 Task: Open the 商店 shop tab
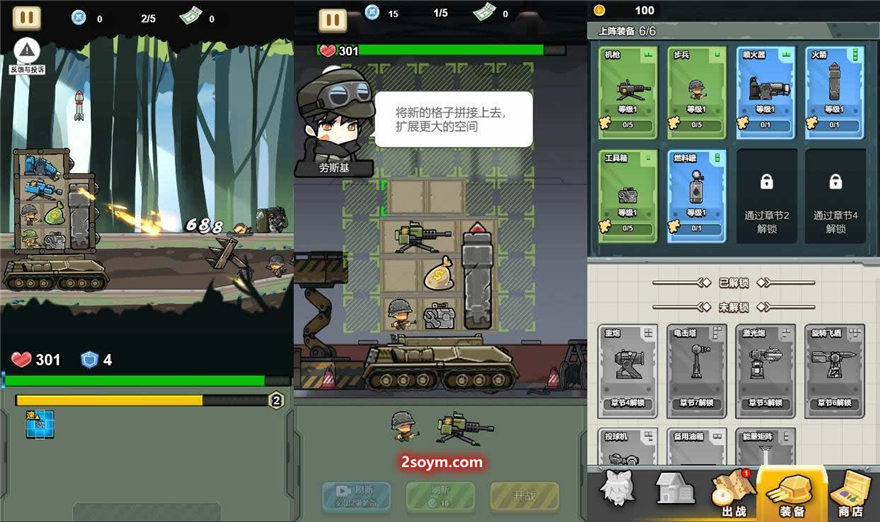click(x=851, y=495)
